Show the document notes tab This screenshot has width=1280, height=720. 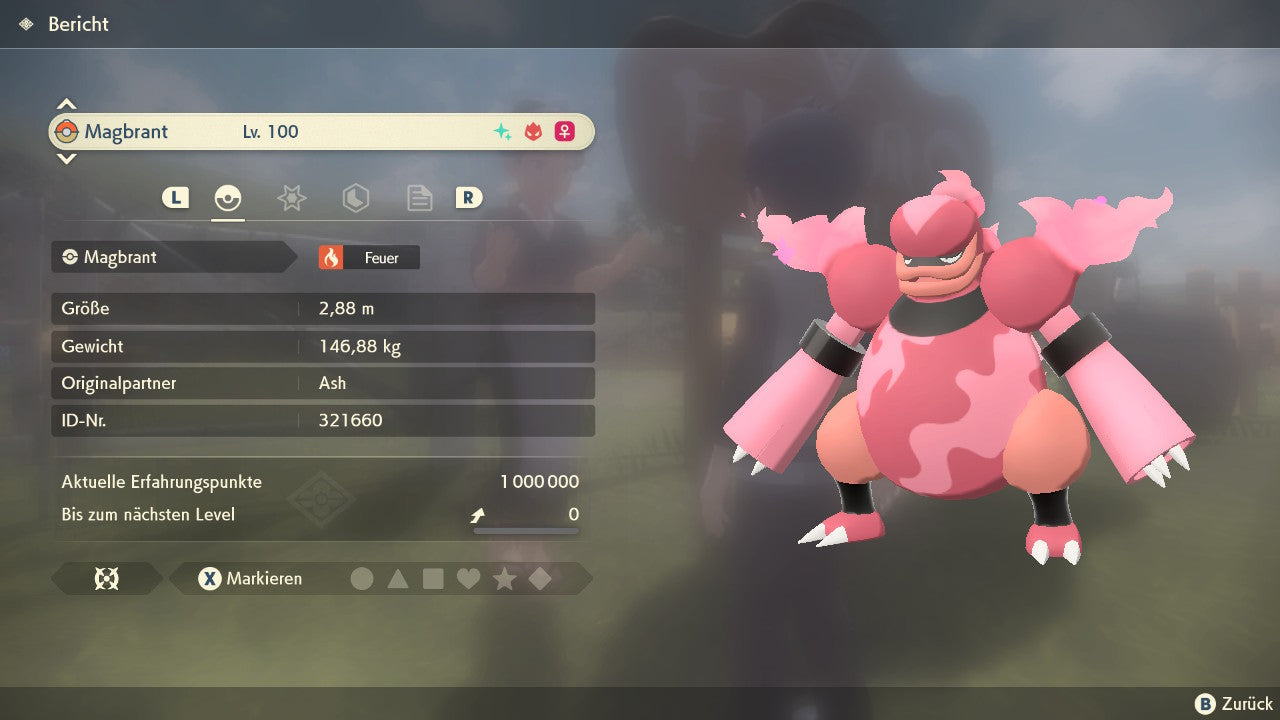[x=419, y=198]
